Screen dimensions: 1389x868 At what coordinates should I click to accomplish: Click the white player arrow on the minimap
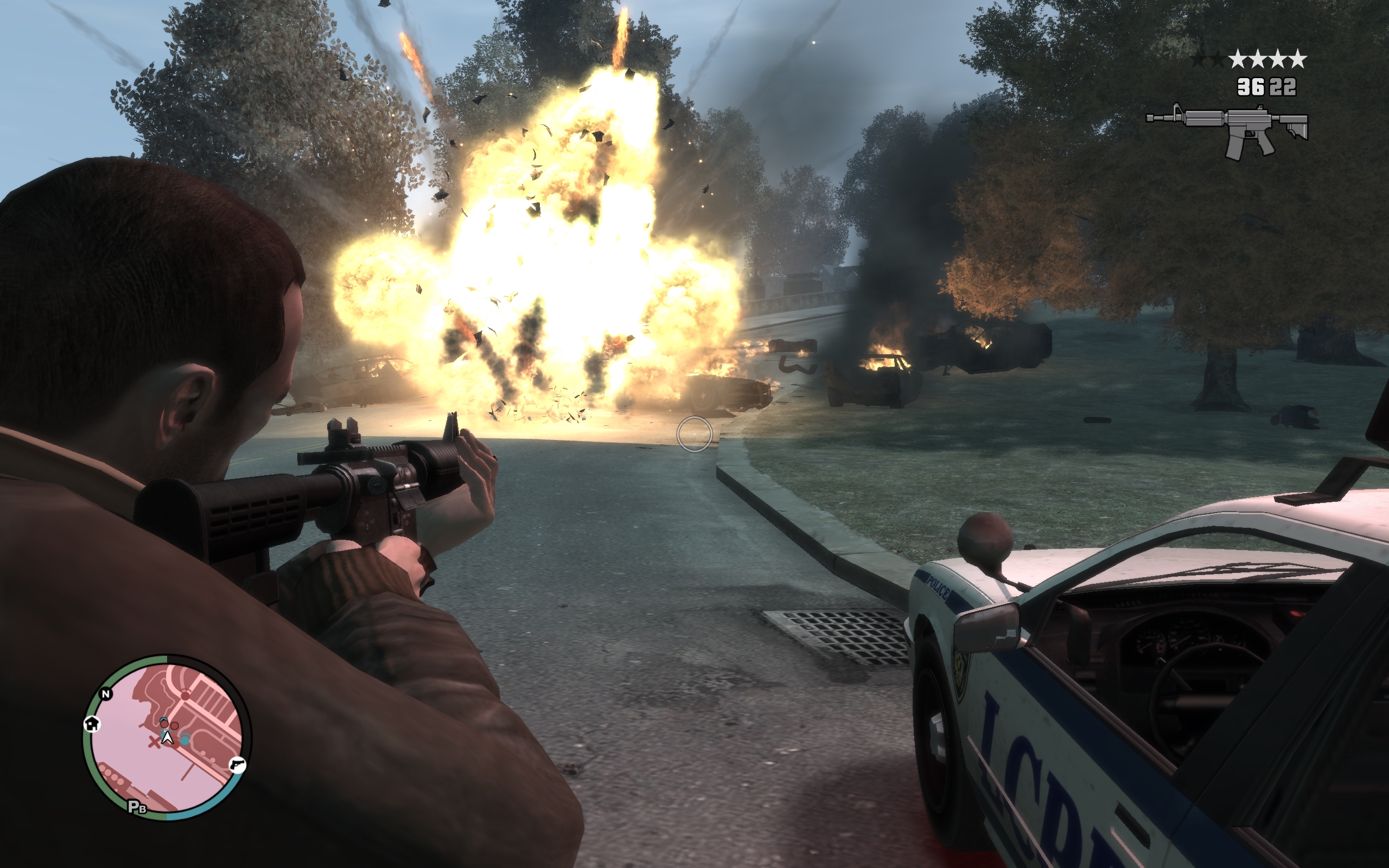pyautogui.click(x=168, y=739)
